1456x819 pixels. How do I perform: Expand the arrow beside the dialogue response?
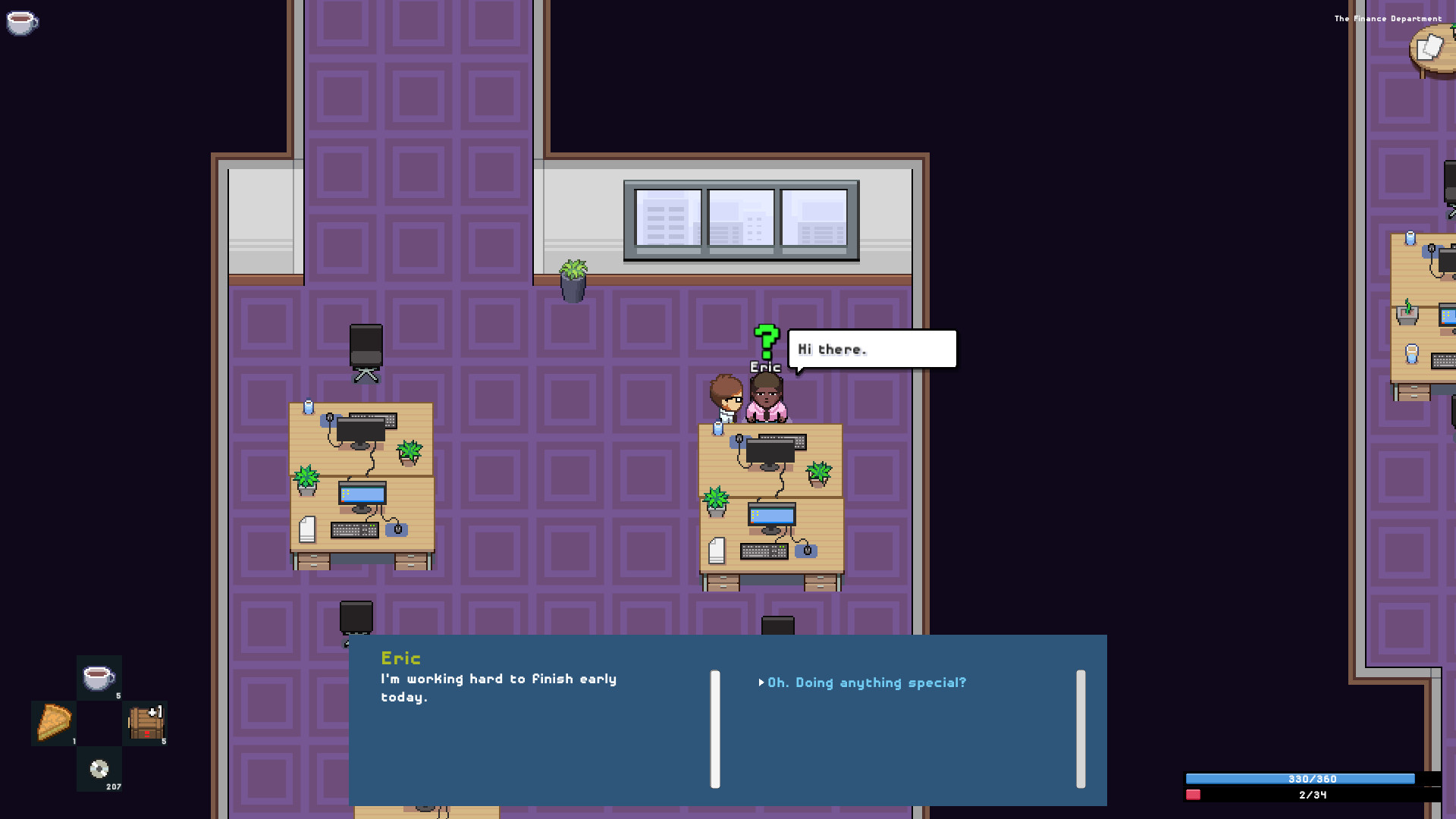(761, 682)
